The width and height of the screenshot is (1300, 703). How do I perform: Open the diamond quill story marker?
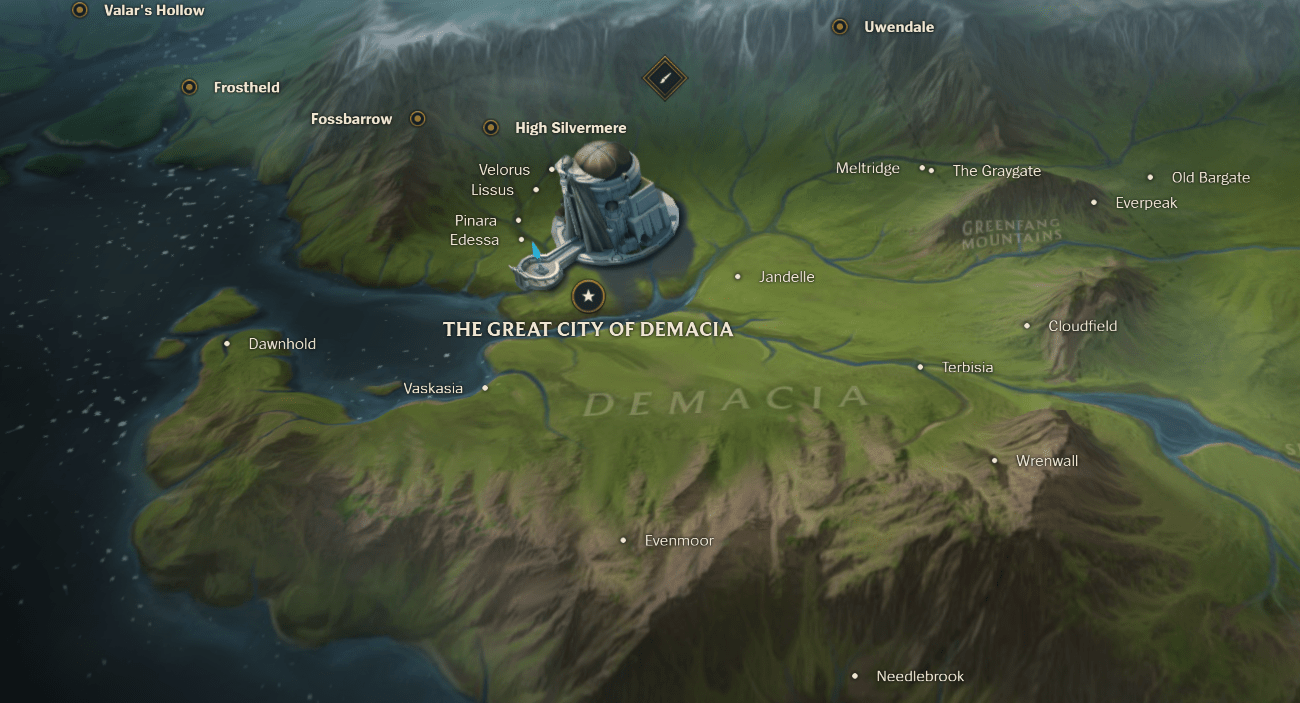click(663, 78)
